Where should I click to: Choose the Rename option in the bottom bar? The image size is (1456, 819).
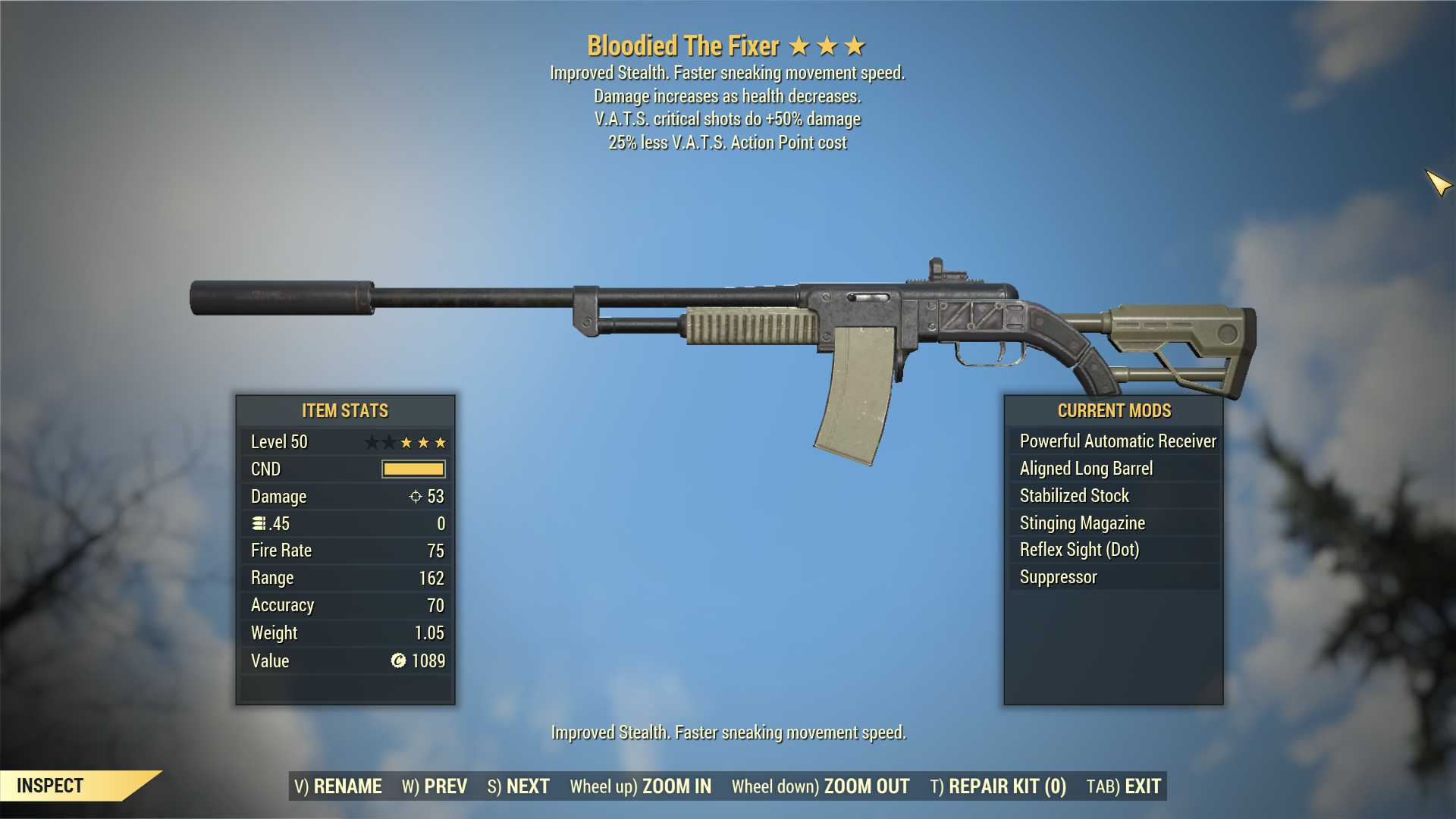[337, 786]
